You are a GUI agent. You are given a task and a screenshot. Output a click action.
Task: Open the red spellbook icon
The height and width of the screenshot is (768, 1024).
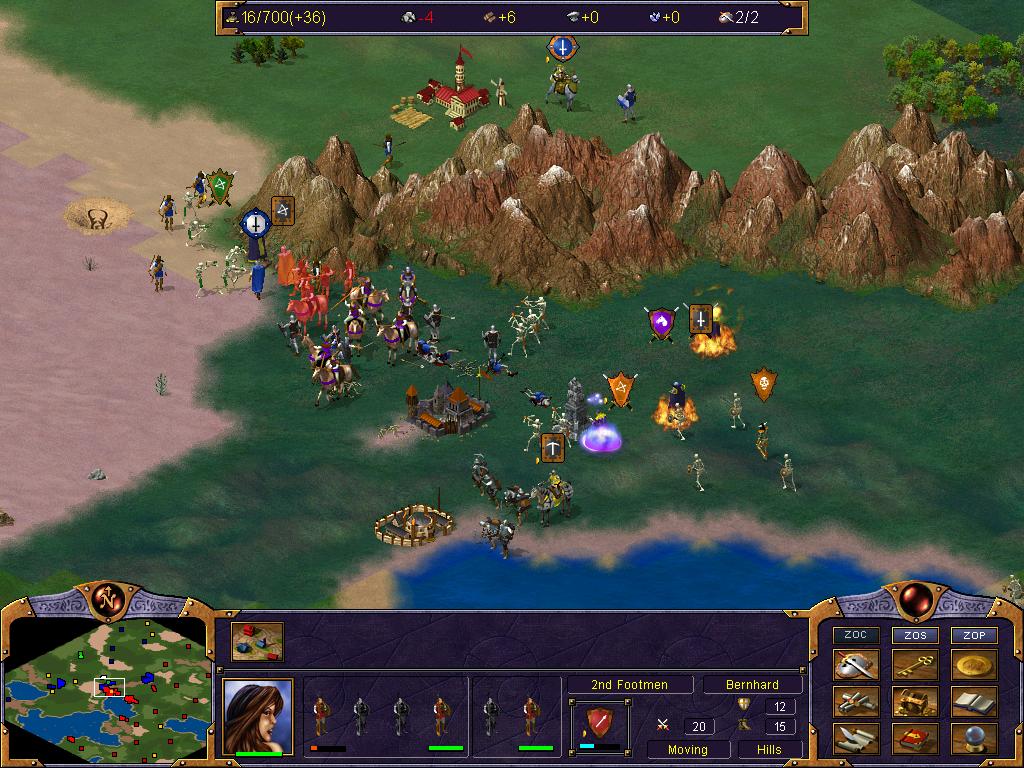coord(915,739)
